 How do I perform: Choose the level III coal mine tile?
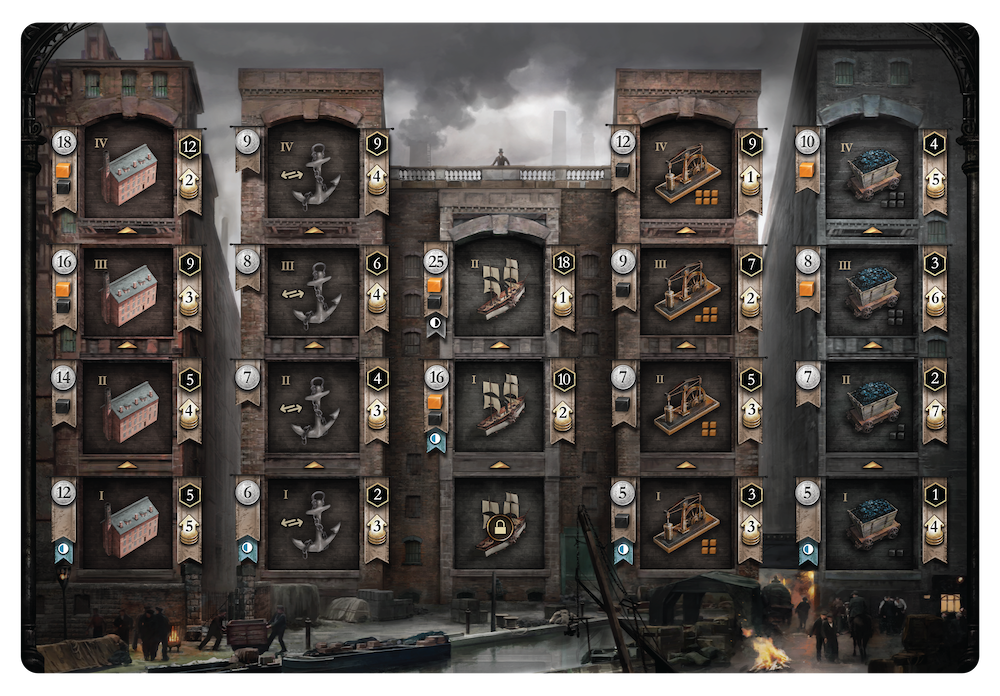pos(871,292)
